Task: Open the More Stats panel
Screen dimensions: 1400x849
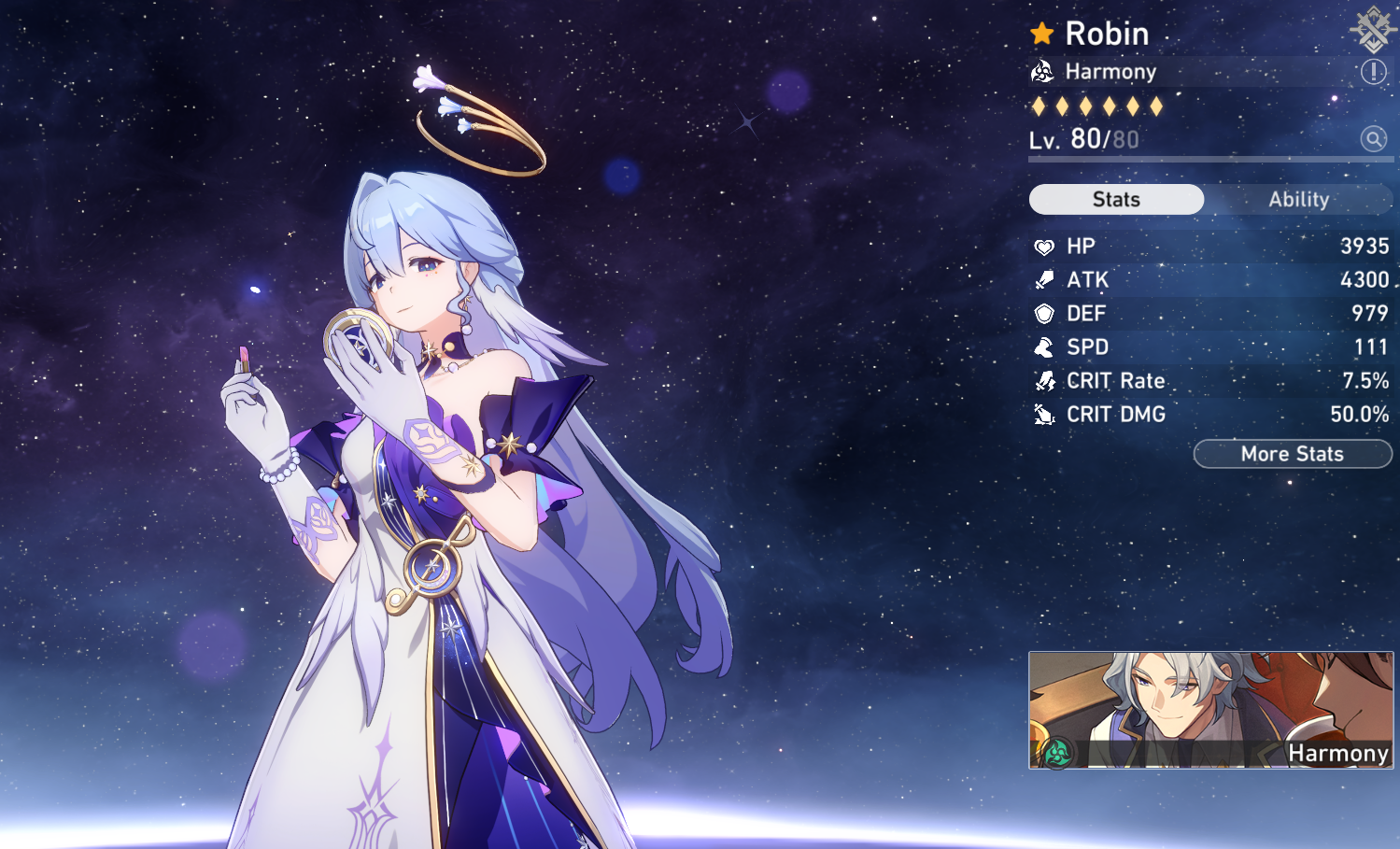Action: (x=1292, y=454)
